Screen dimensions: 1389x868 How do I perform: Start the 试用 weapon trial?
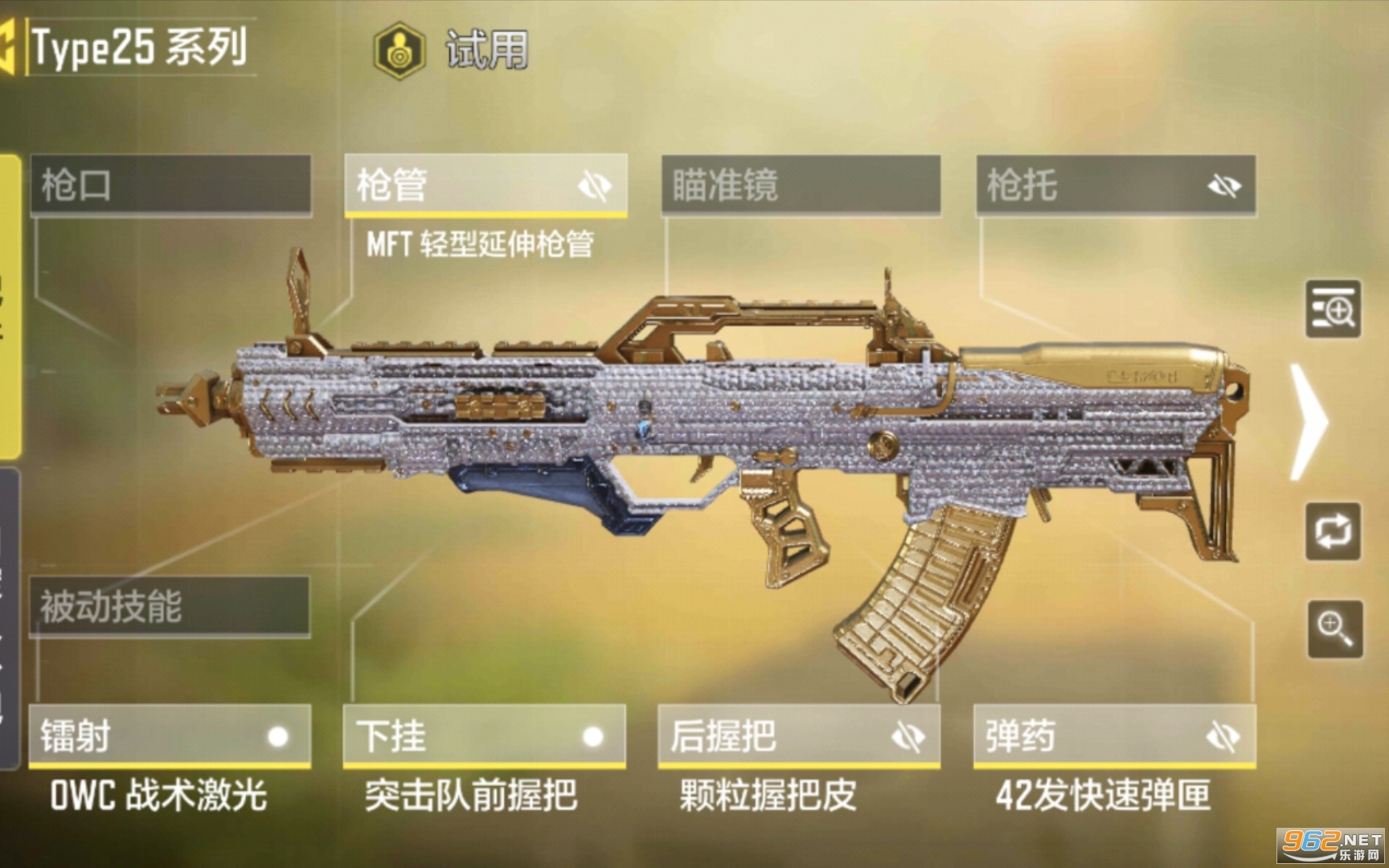coord(452,50)
